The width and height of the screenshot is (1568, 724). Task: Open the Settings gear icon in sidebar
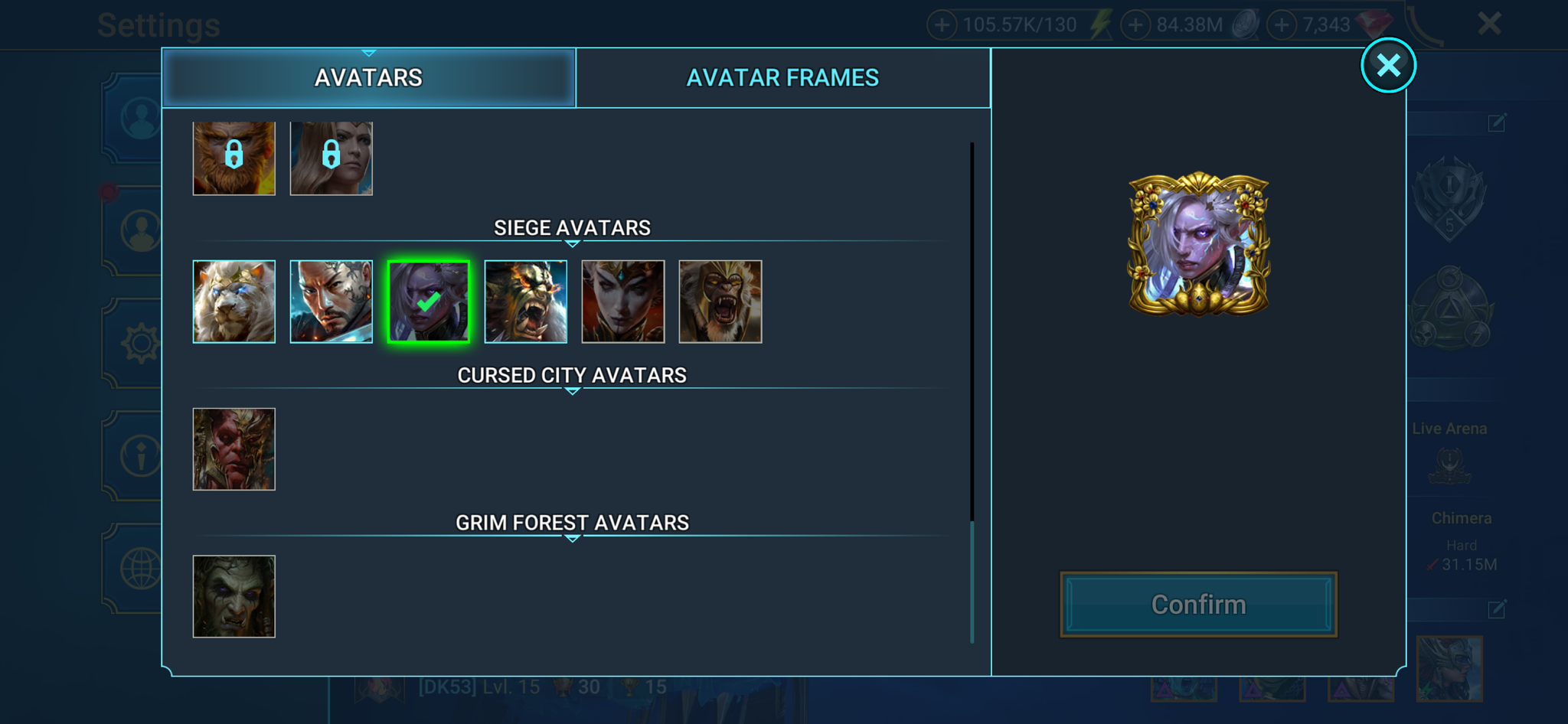[141, 343]
